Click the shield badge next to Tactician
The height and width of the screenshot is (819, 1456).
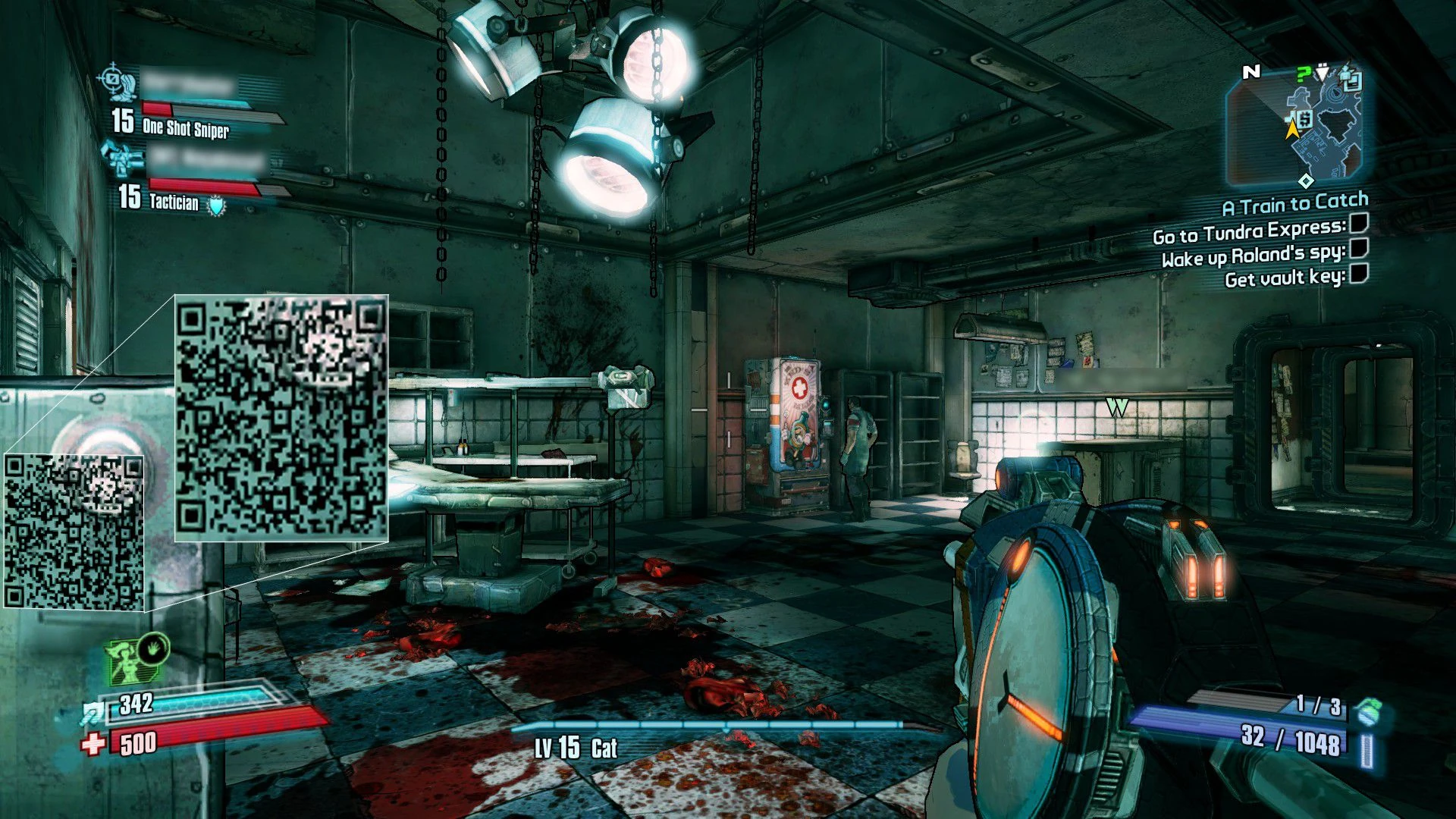coord(217,205)
